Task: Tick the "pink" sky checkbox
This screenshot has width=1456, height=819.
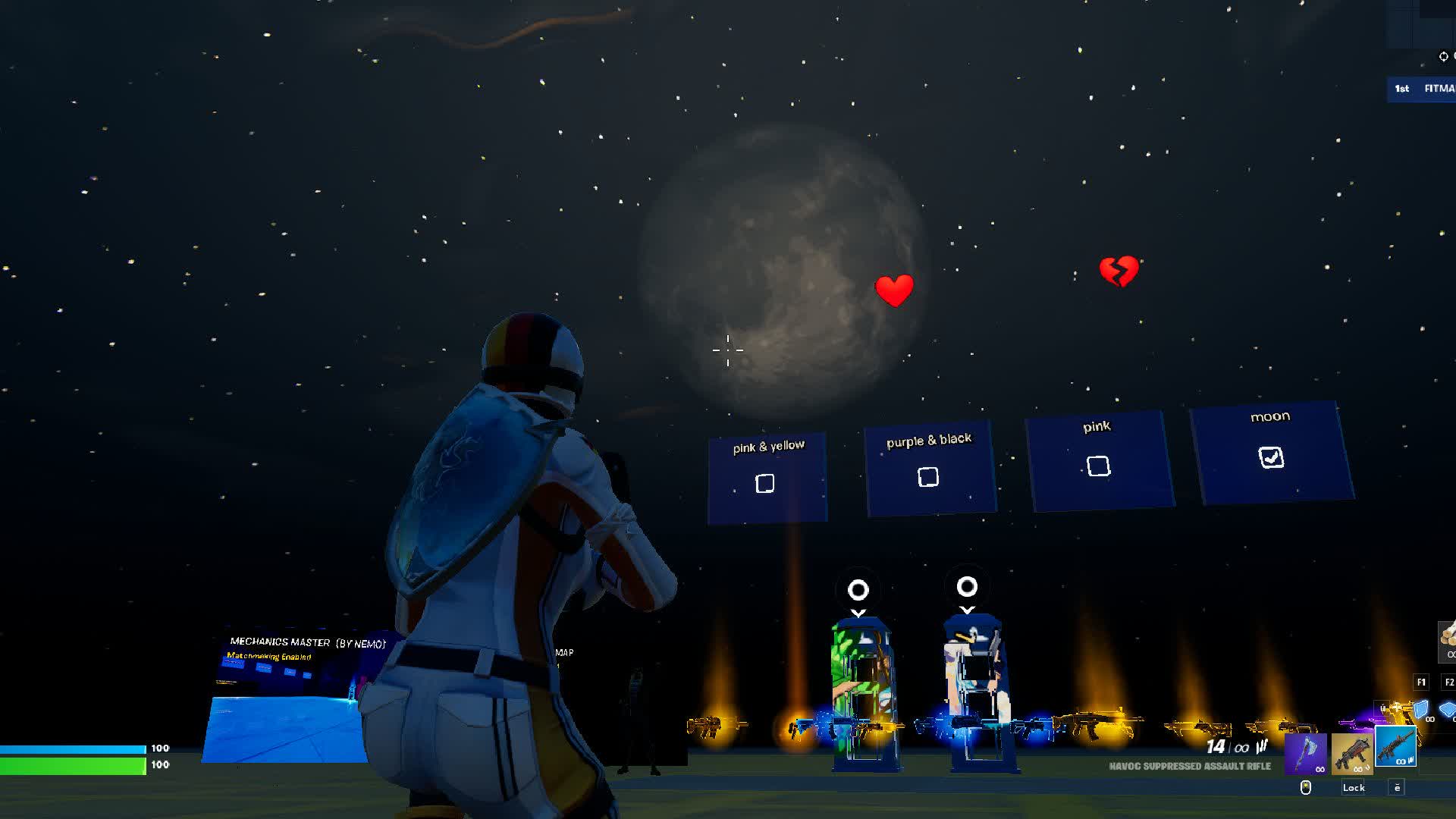Action: pos(1098,466)
